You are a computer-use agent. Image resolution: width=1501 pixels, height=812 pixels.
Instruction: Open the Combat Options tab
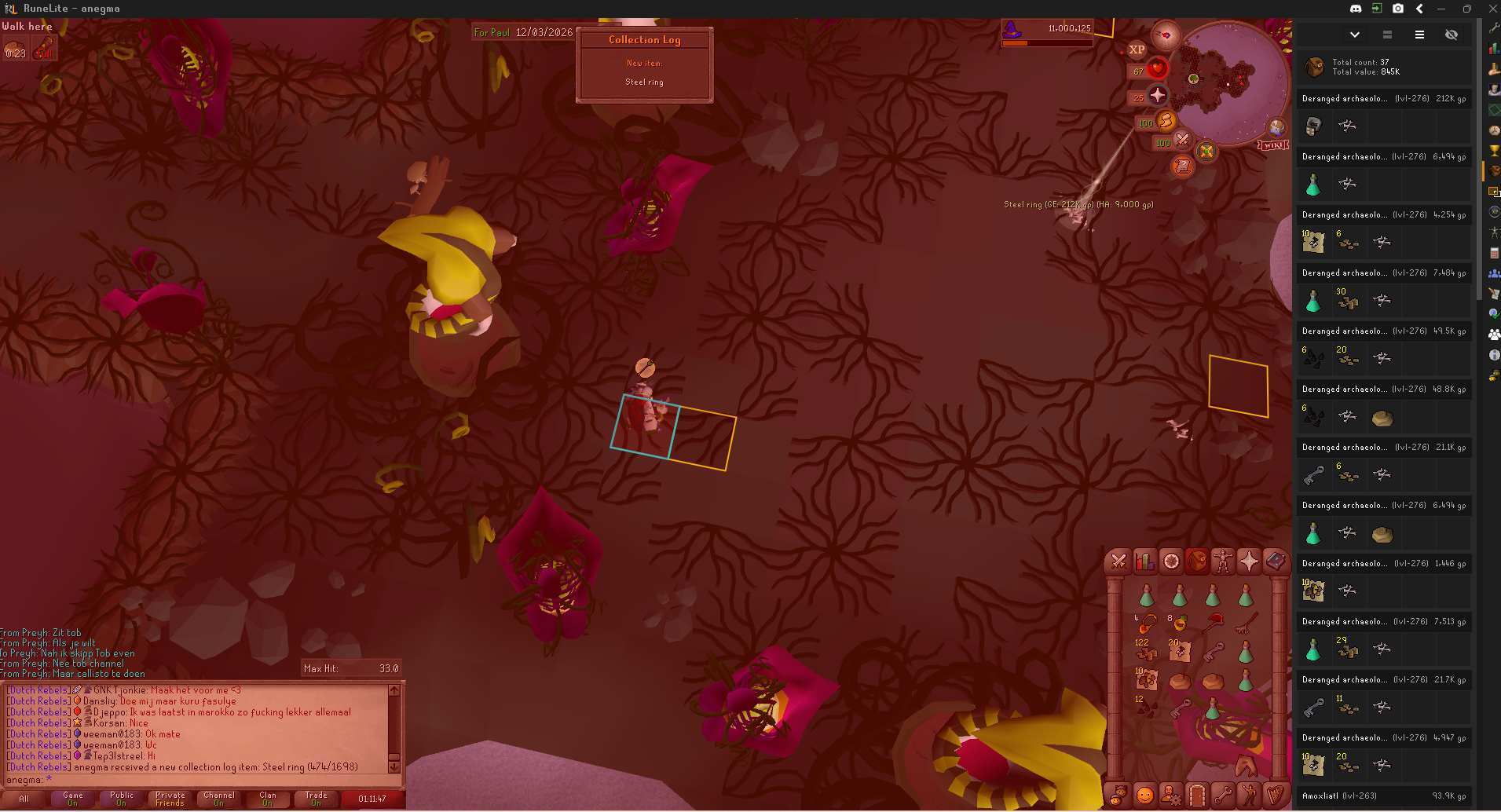pos(1118,561)
